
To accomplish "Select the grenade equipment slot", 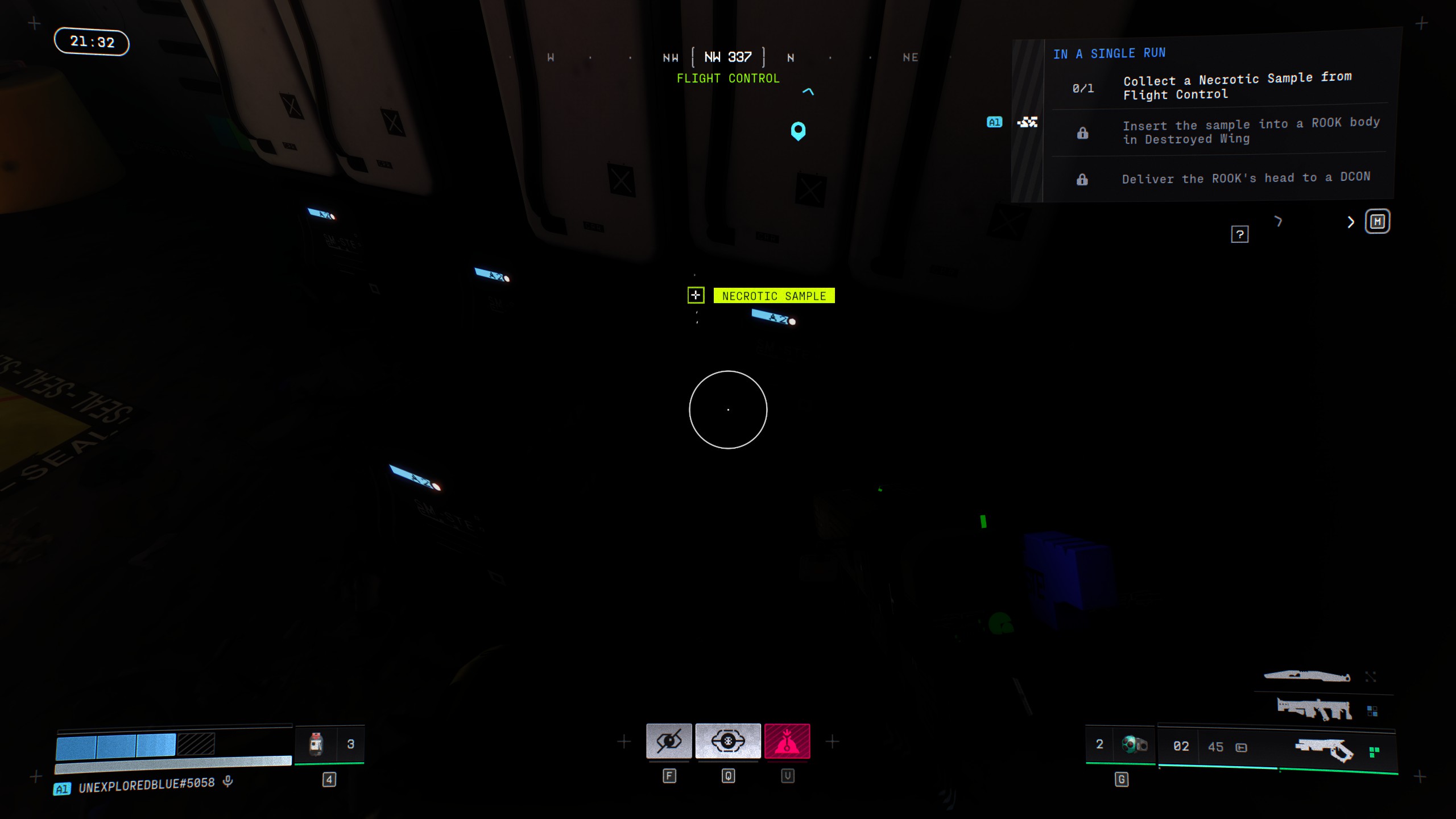I will pos(1134,744).
